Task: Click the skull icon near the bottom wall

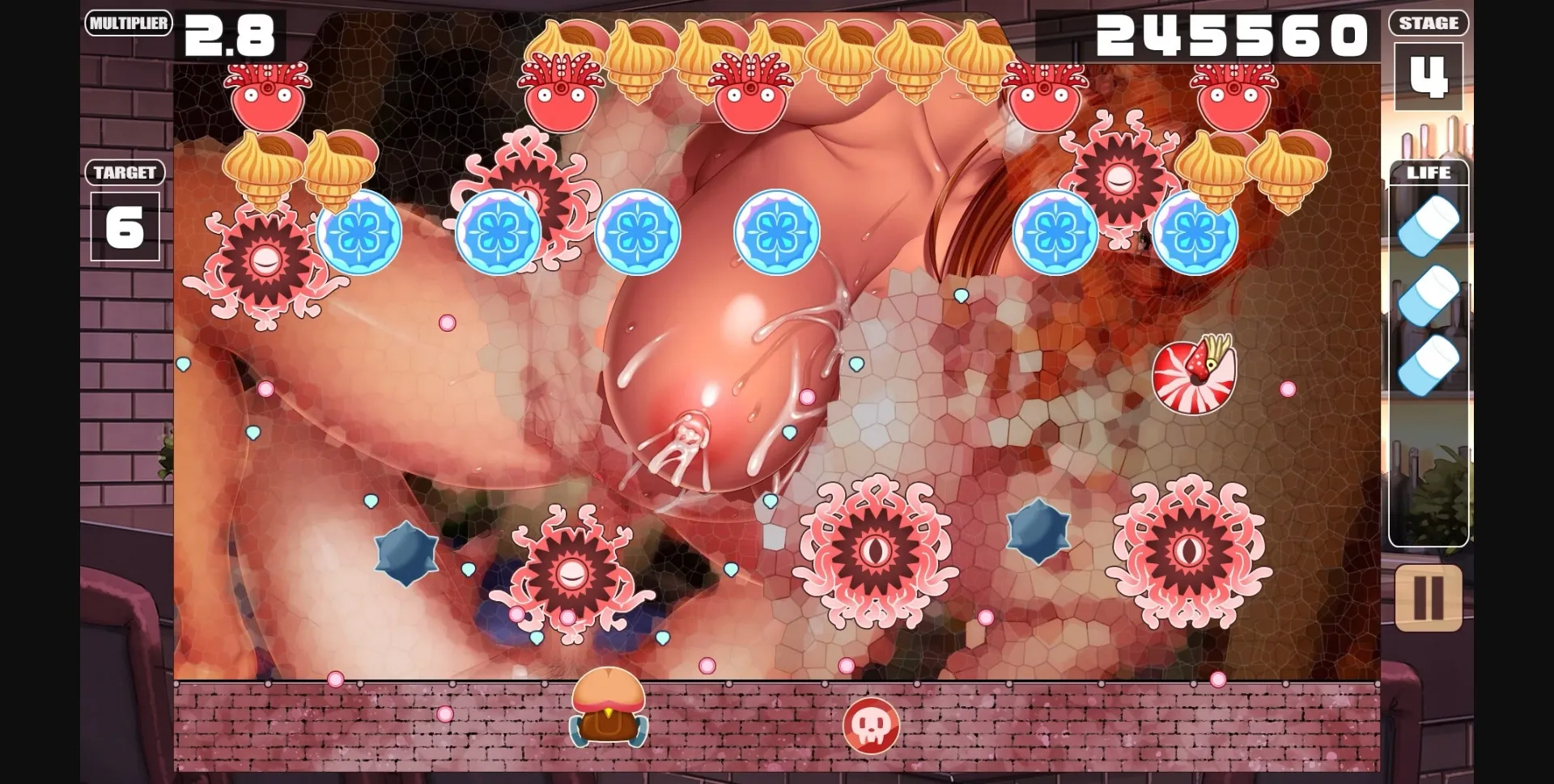Action: click(x=873, y=727)
